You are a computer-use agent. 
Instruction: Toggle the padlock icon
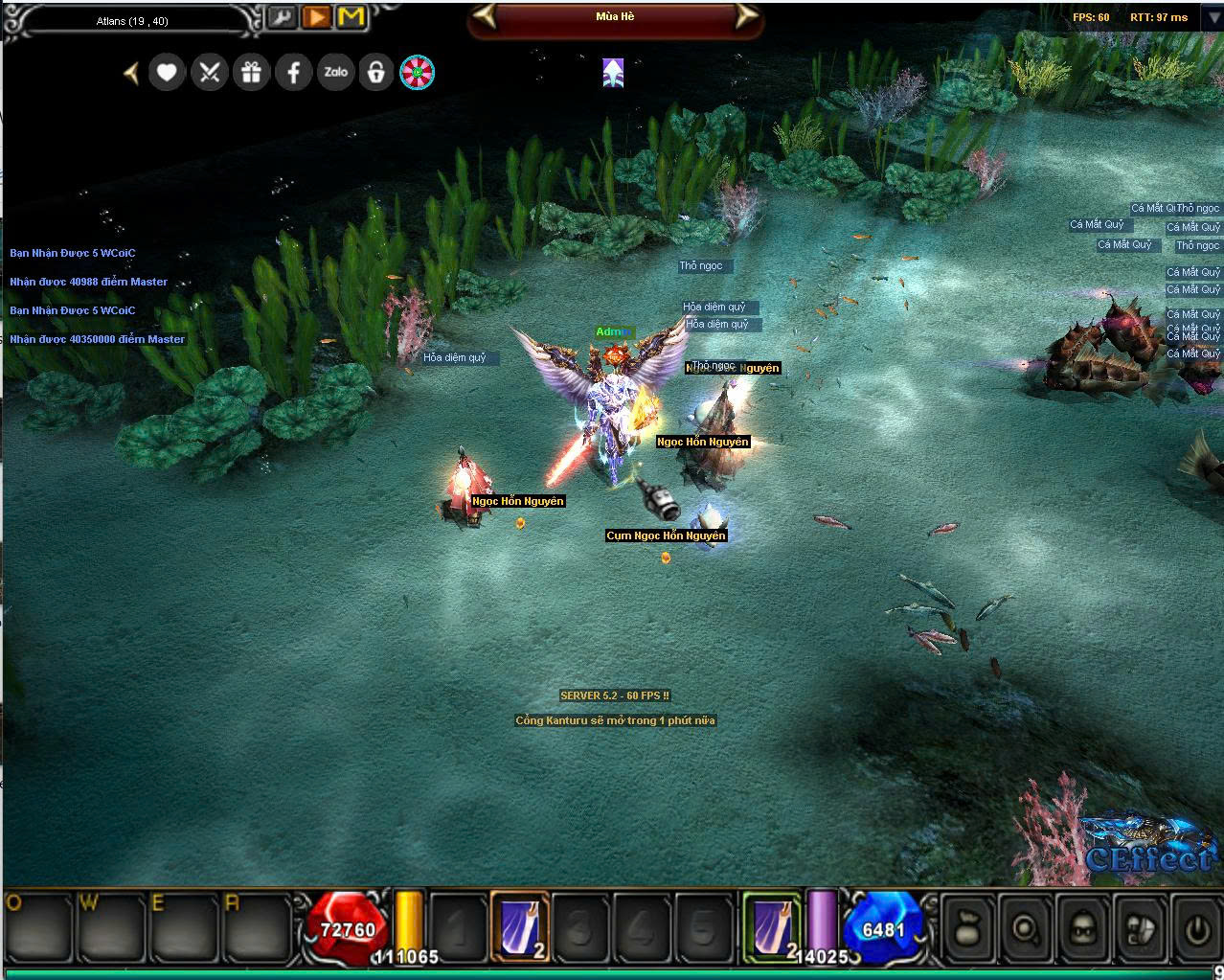(376, 72)
